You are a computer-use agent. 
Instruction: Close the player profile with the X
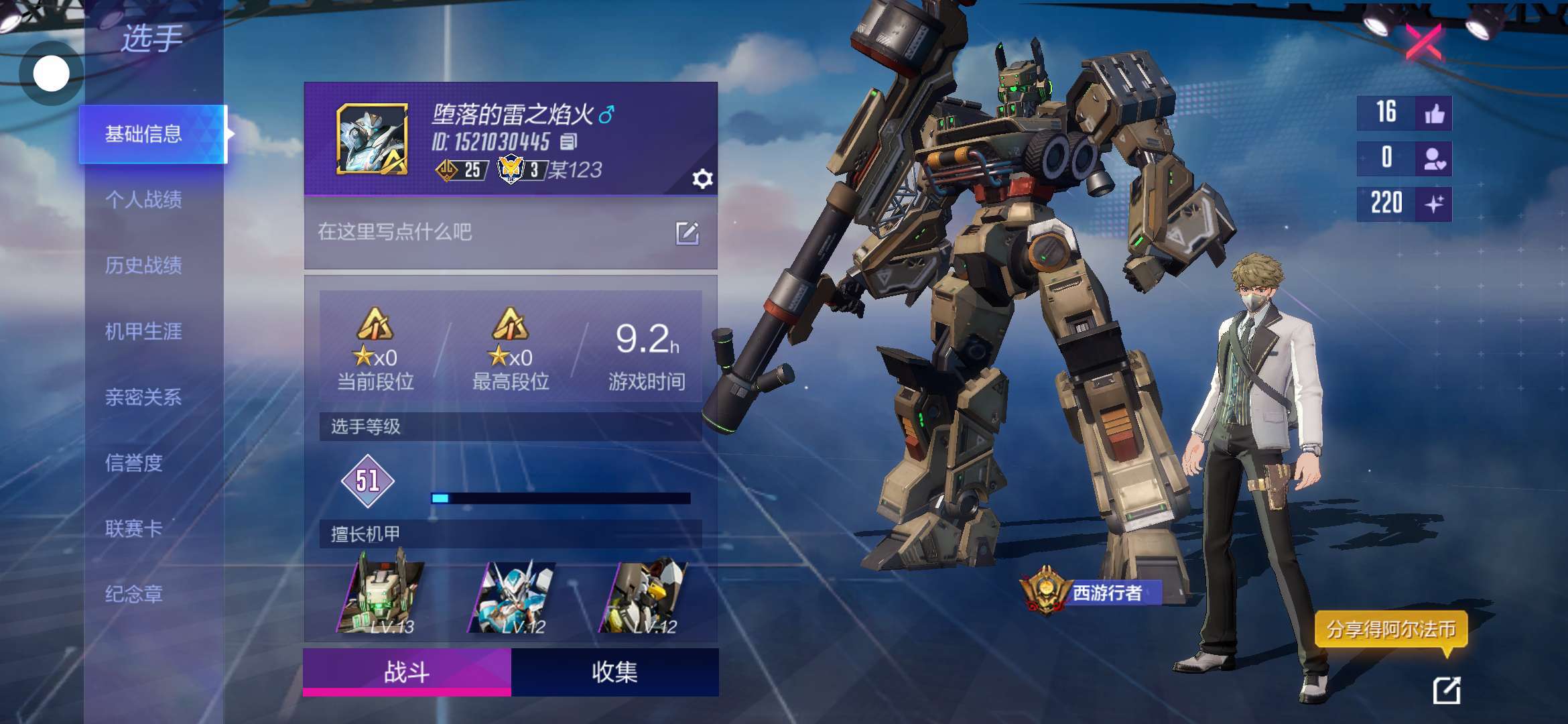(x=1423, y=43)
